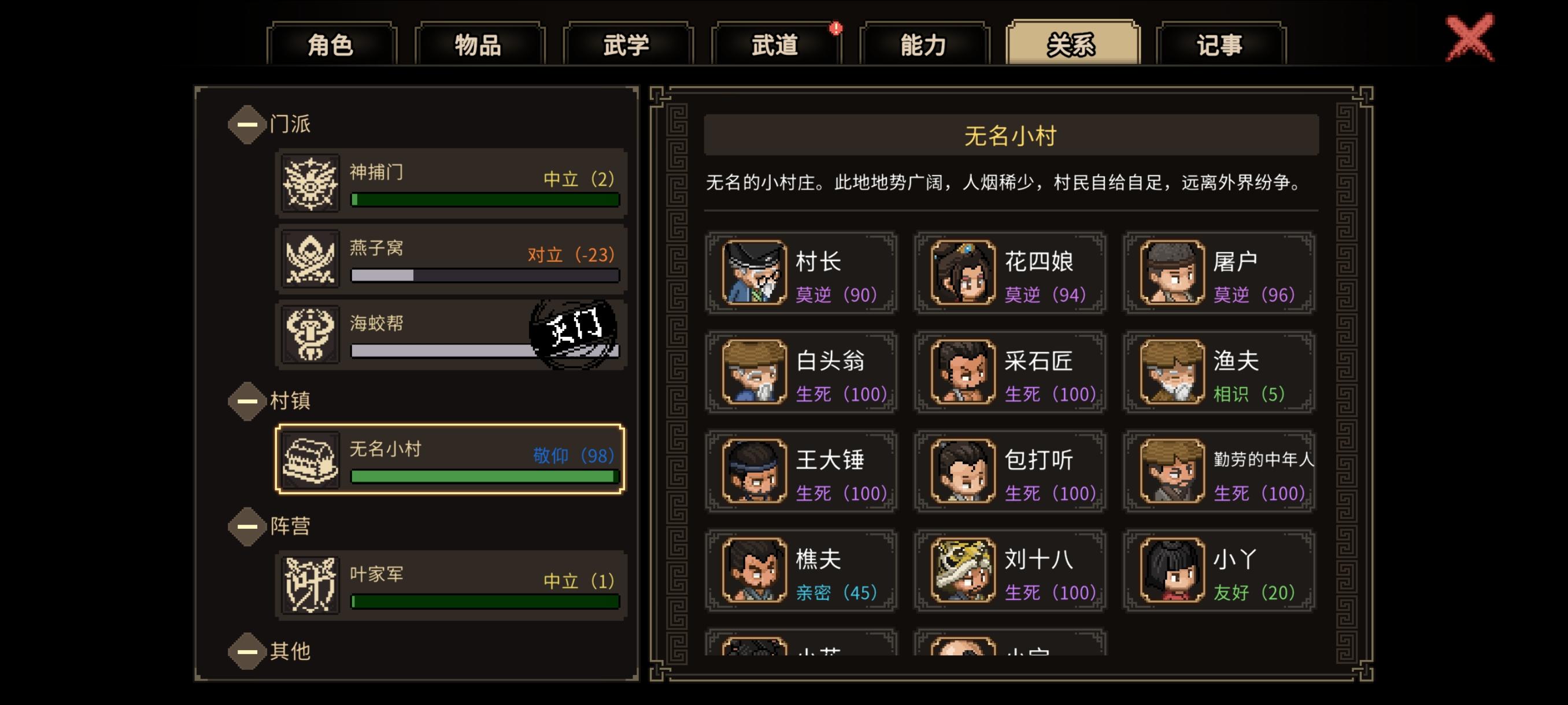Select the 神捕门 faction emblem icon

309,183
